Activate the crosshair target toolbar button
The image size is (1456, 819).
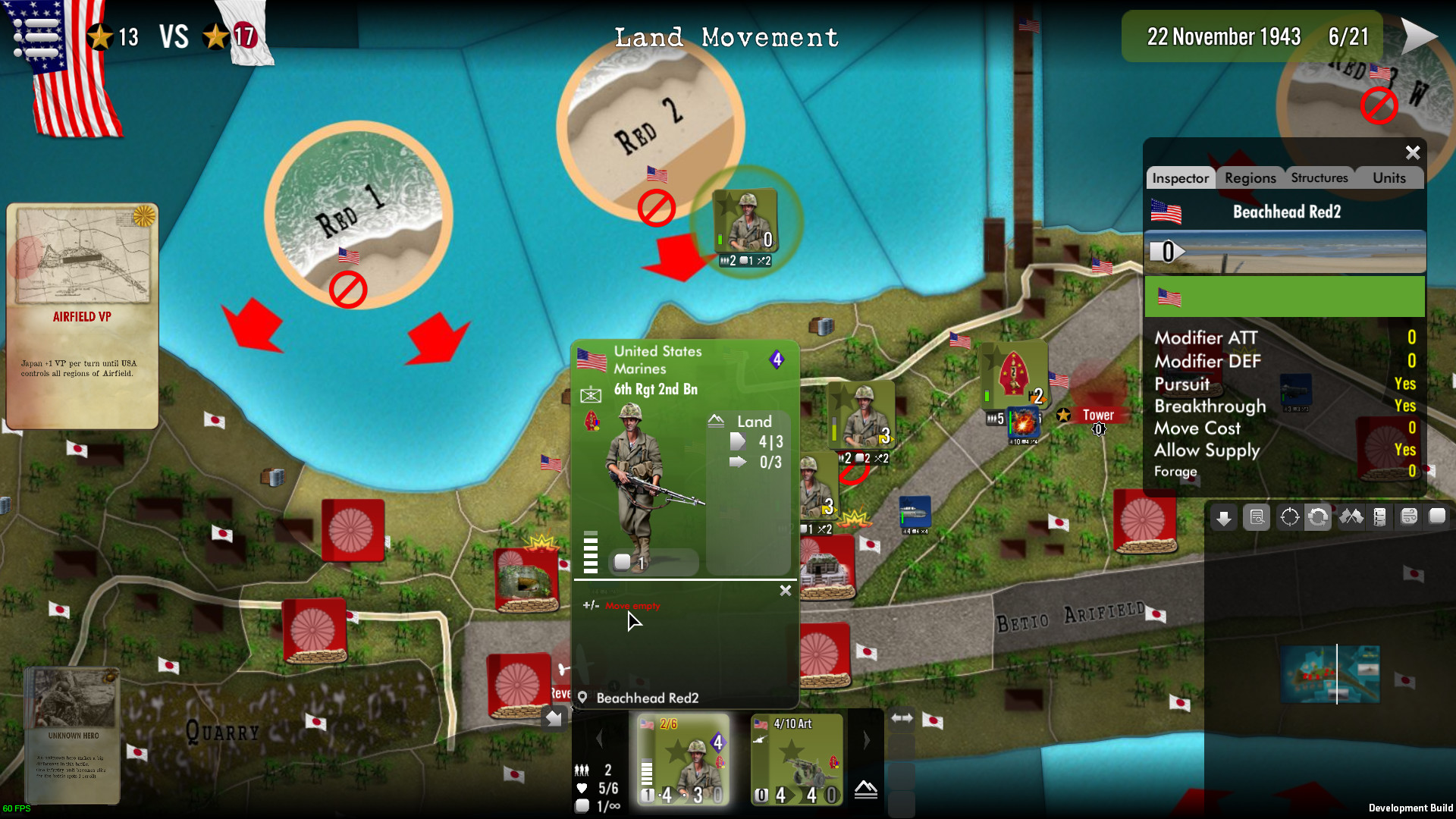point(1289,518)
